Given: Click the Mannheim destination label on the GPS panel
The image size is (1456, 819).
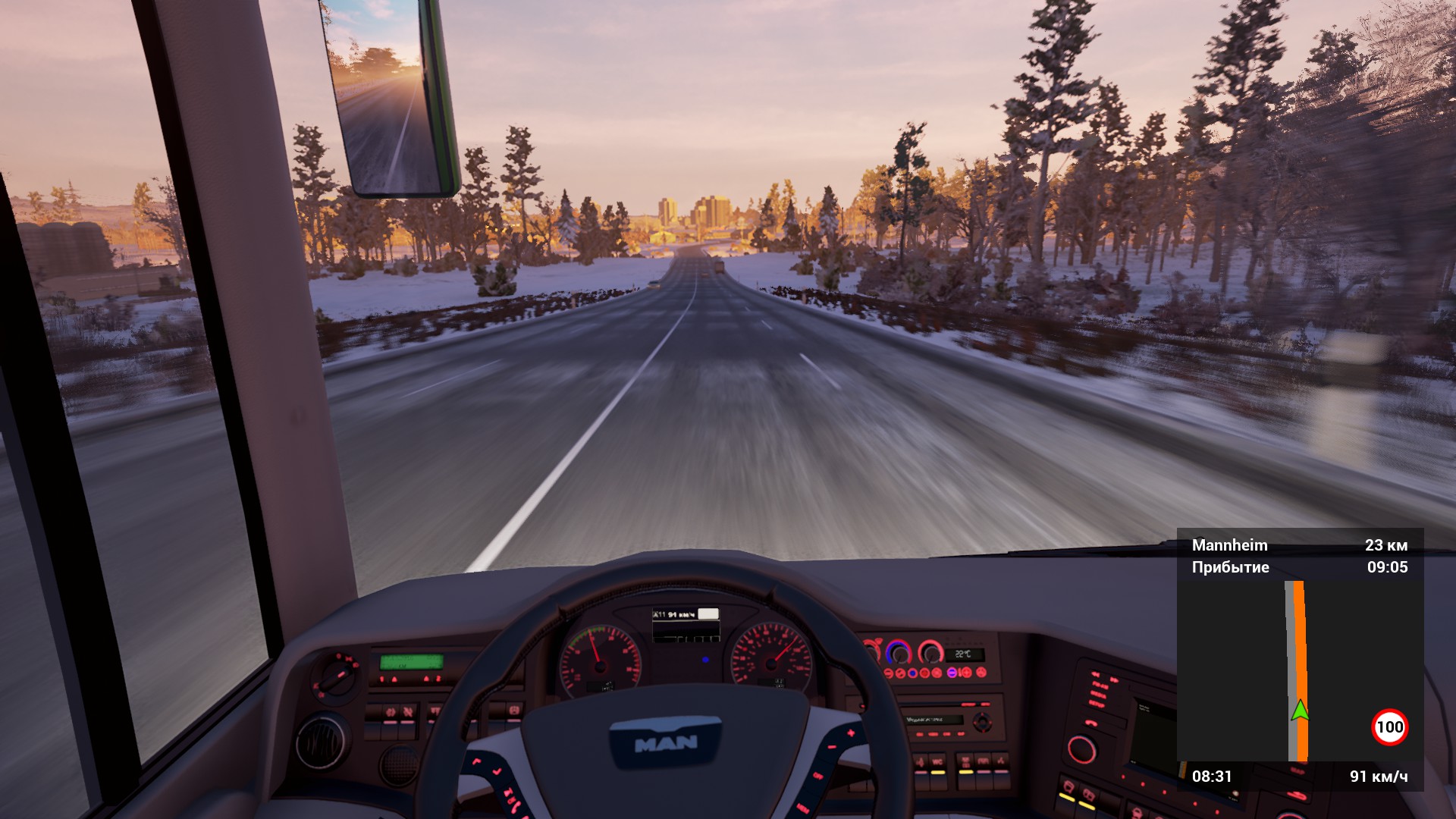Looking at the screenshot, I should 1230,545.
